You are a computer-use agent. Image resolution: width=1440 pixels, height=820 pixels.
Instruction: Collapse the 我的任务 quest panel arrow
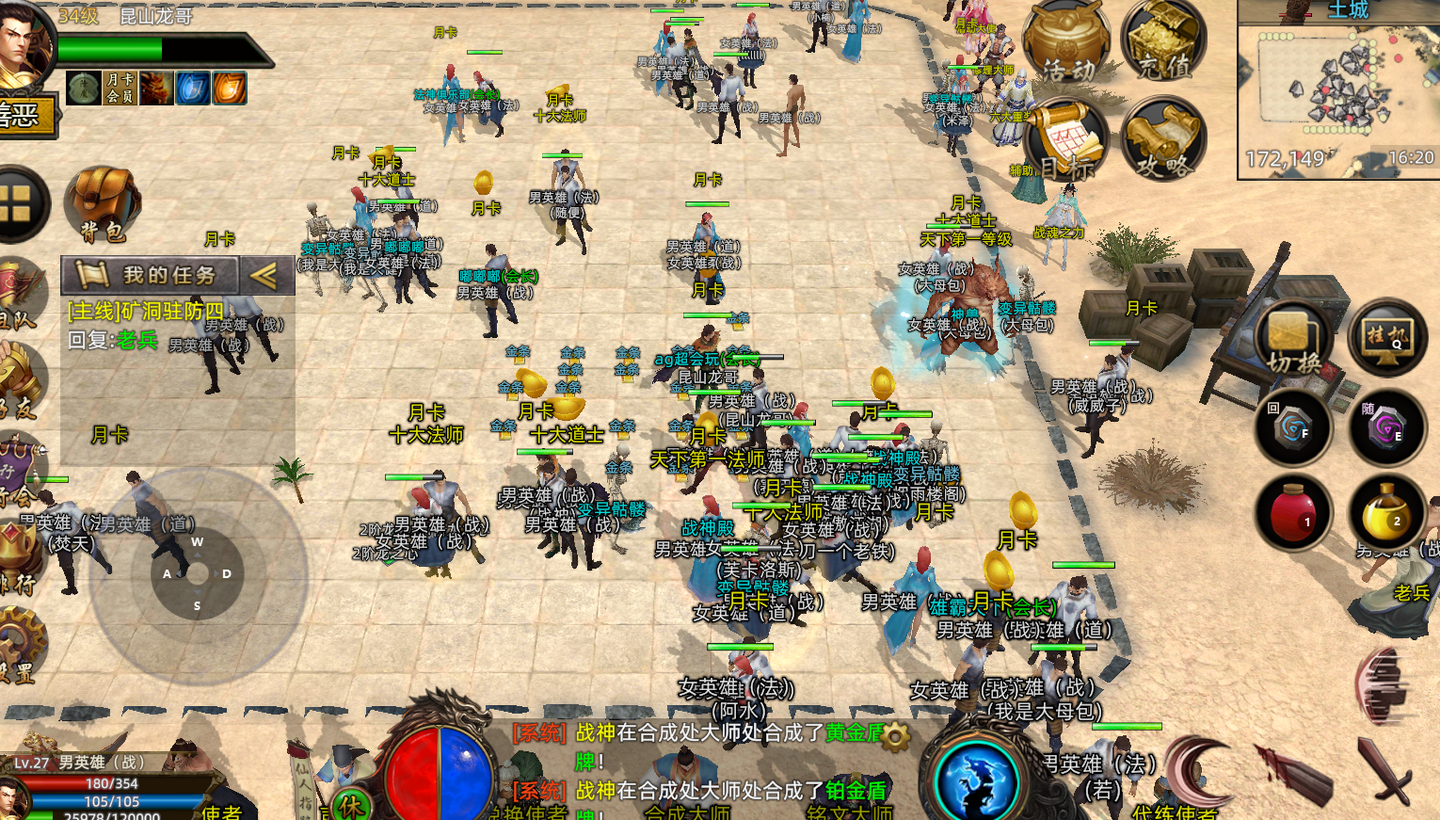tap(264, 275)
